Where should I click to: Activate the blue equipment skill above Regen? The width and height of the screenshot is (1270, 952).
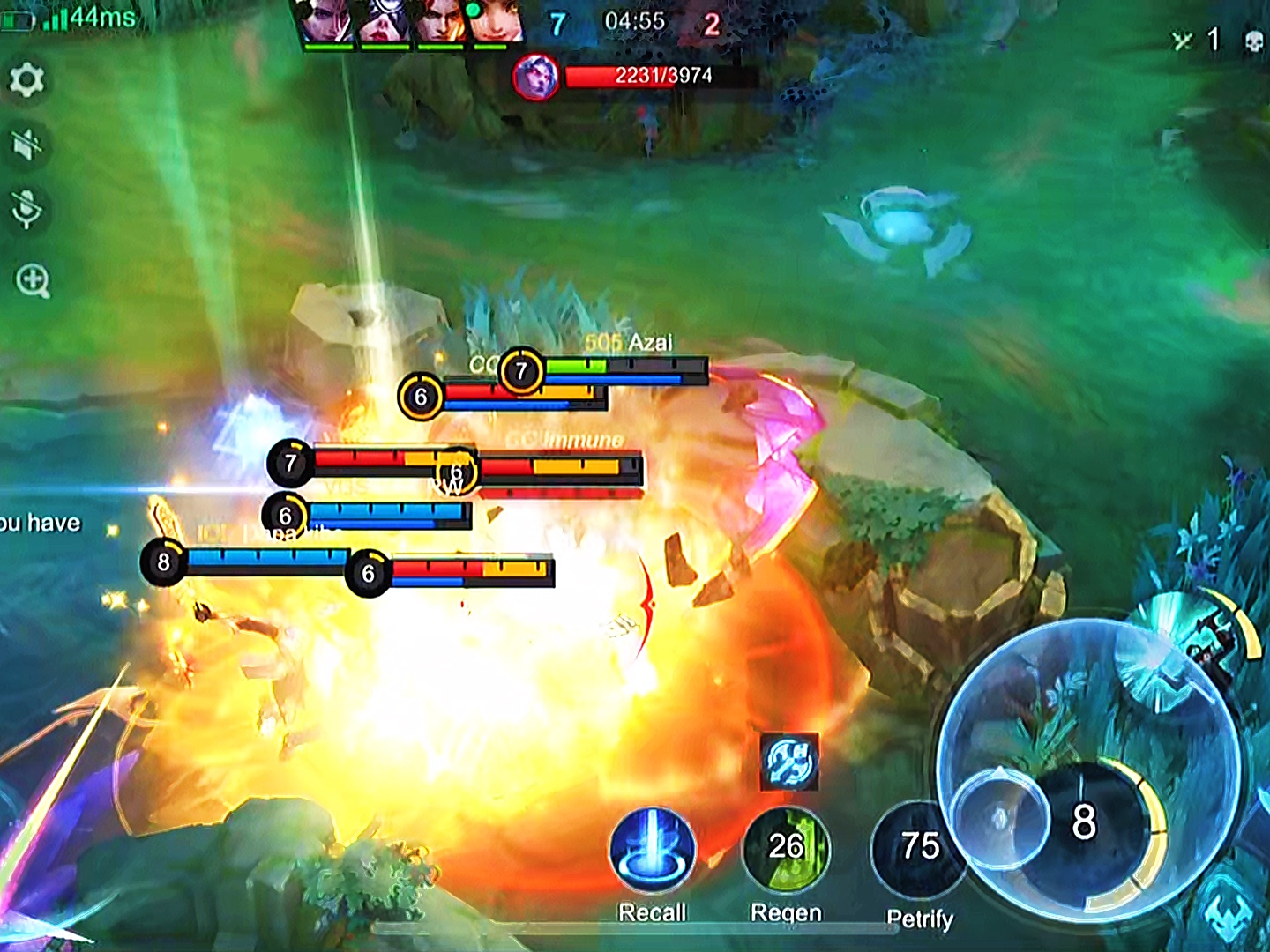pyautogui.click(x=789, y=762)
